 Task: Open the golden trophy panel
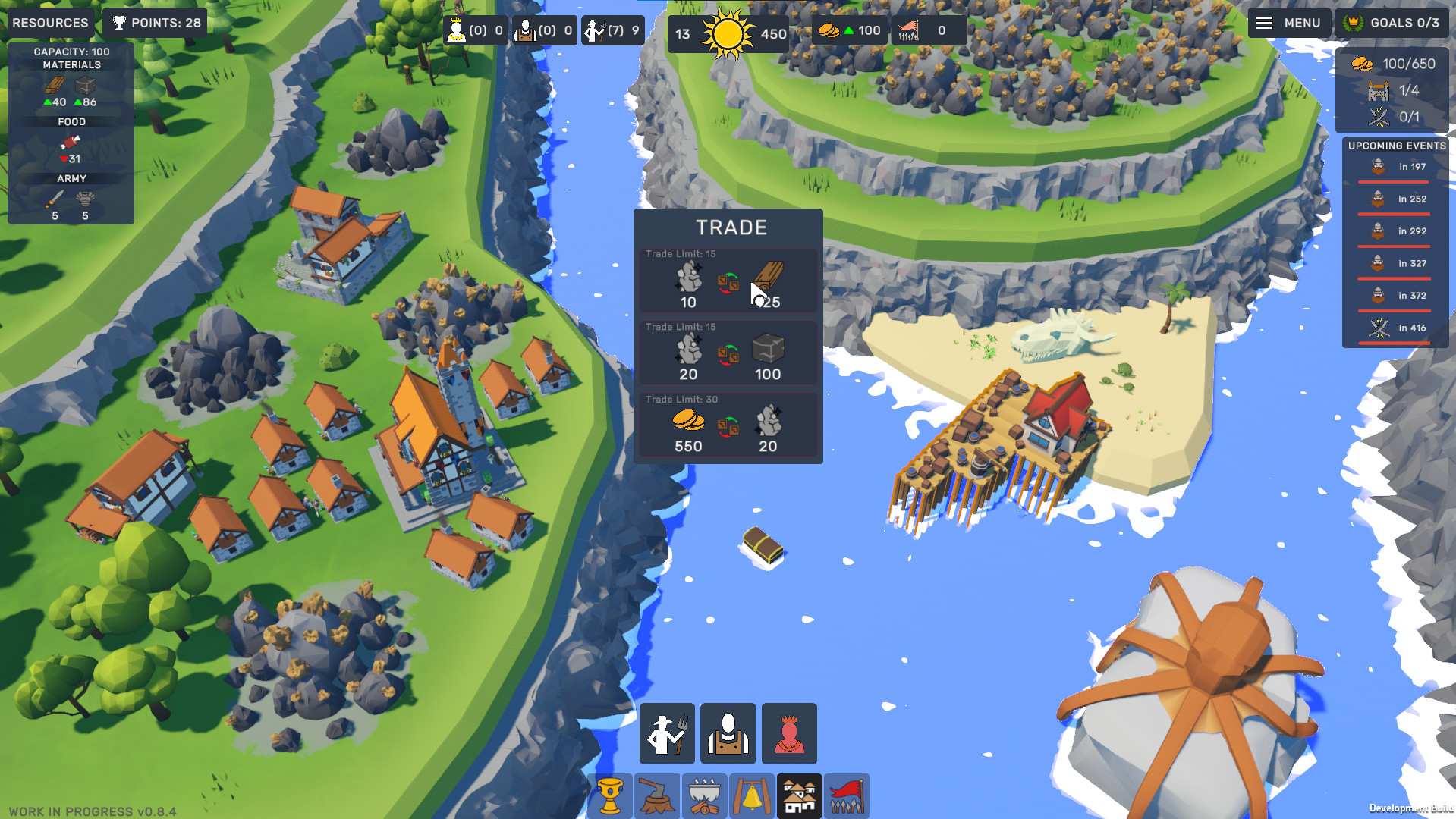click(x=612, y=795)
